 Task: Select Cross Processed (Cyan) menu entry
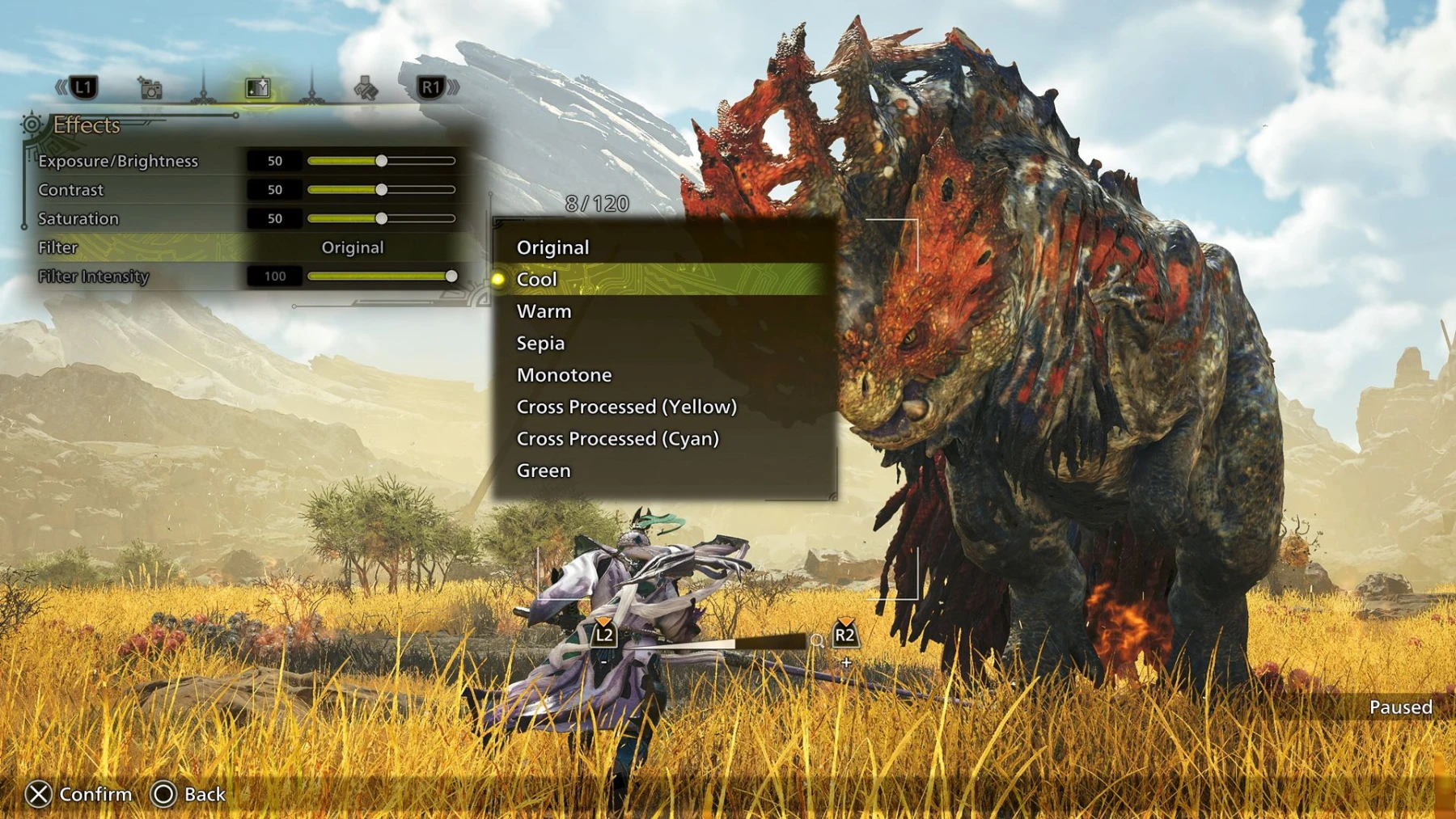click(x=619, y=438)
